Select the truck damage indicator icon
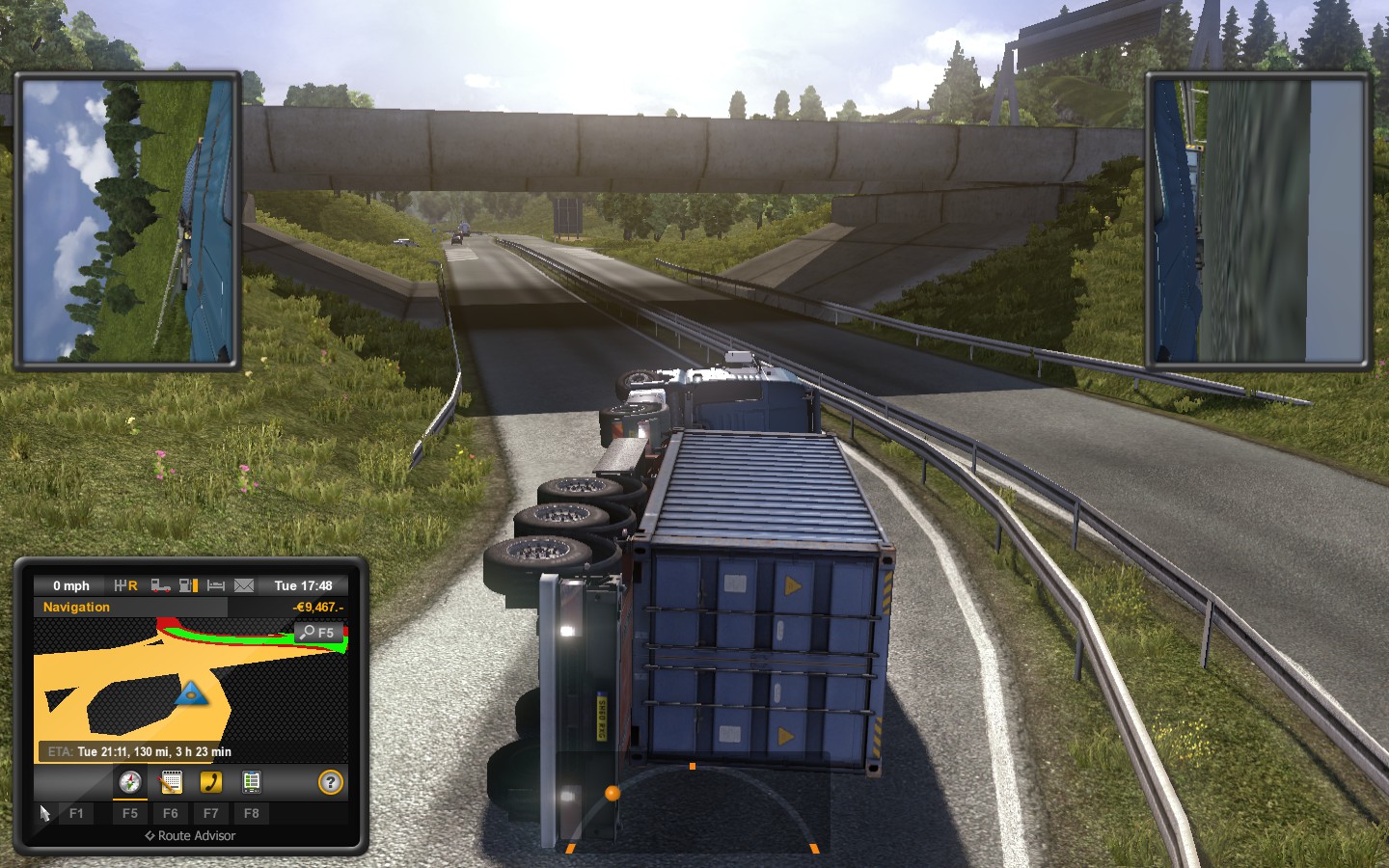 161,585
